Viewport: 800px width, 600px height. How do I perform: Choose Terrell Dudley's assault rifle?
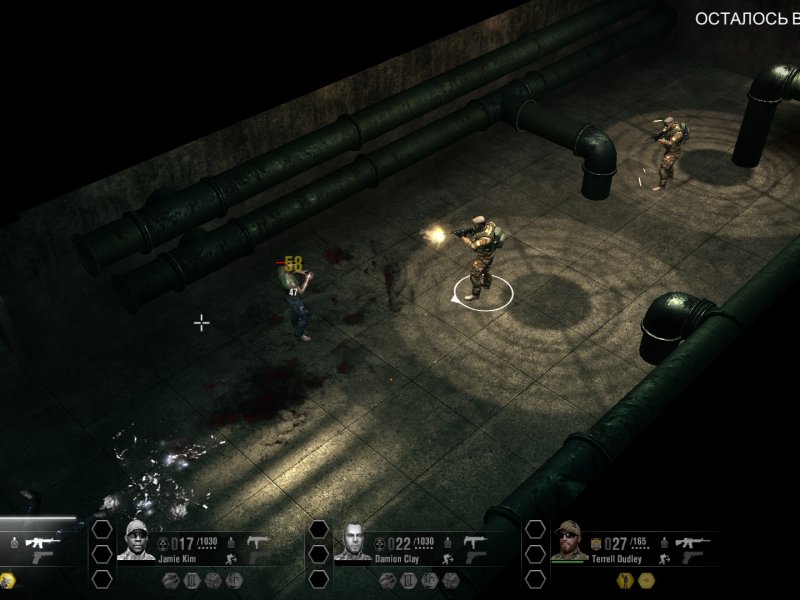coord(691,542)
